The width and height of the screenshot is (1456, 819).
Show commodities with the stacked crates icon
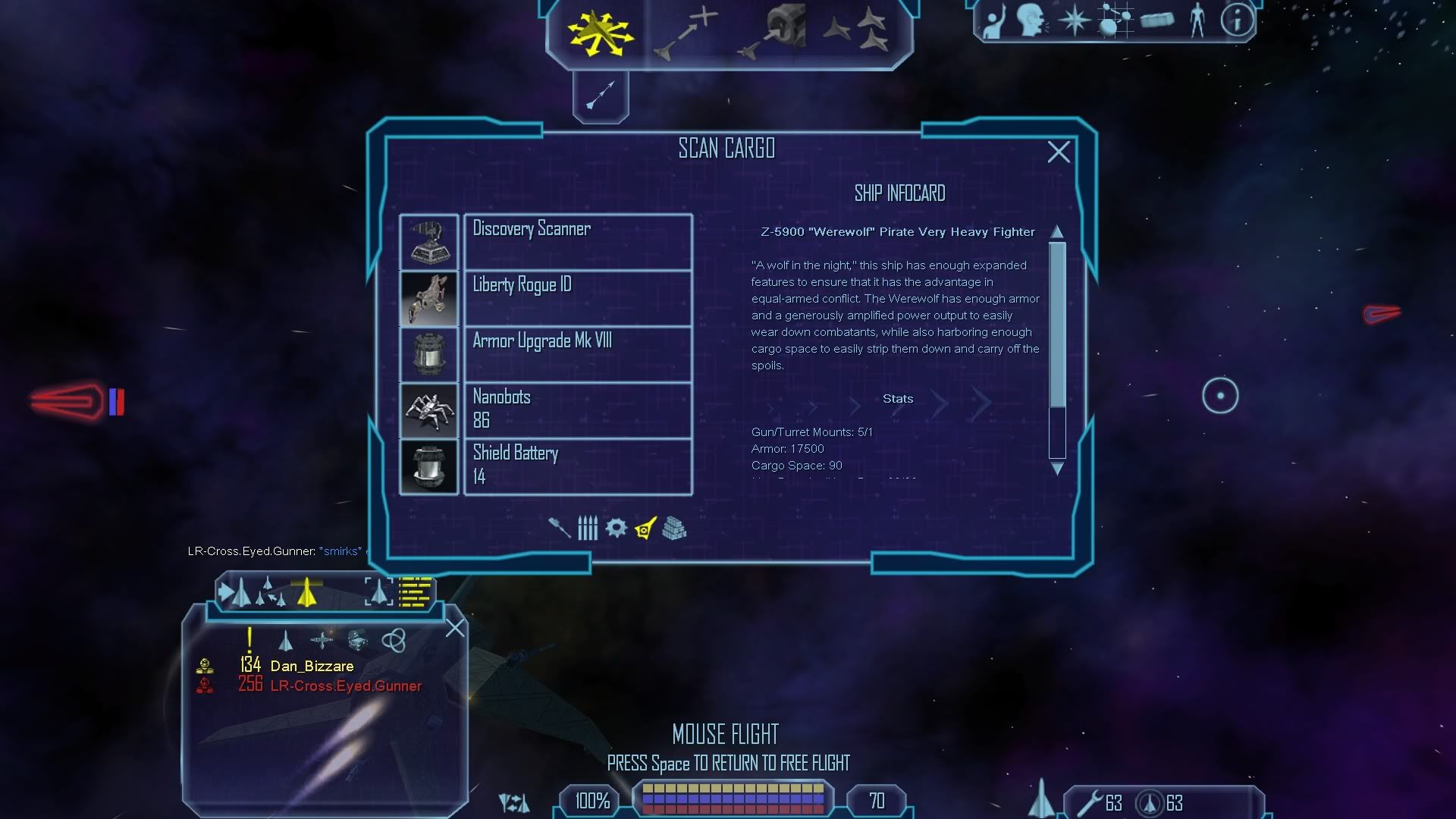point(674,528)
